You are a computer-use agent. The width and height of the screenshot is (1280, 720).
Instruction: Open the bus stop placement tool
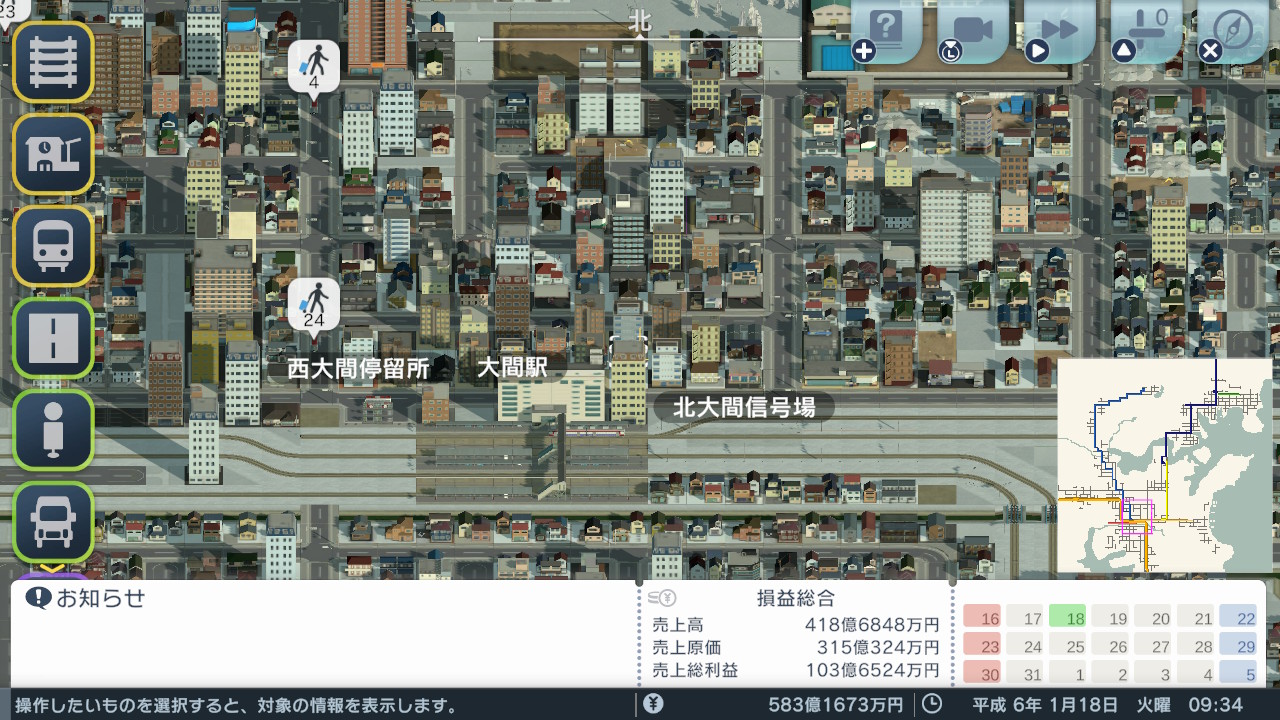point(52,430)
